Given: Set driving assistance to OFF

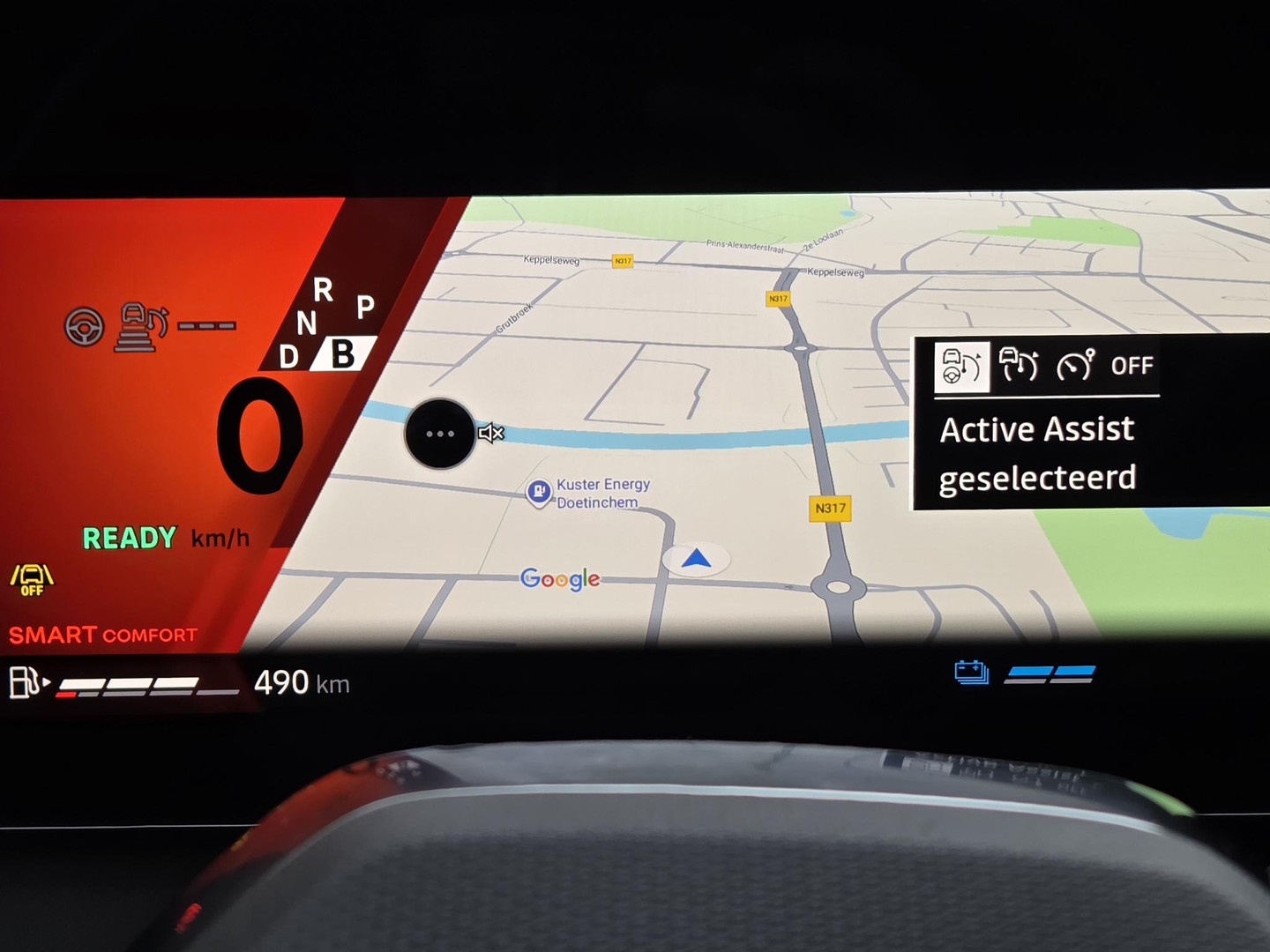Looking at the screenshot, I should (1132, 366).
